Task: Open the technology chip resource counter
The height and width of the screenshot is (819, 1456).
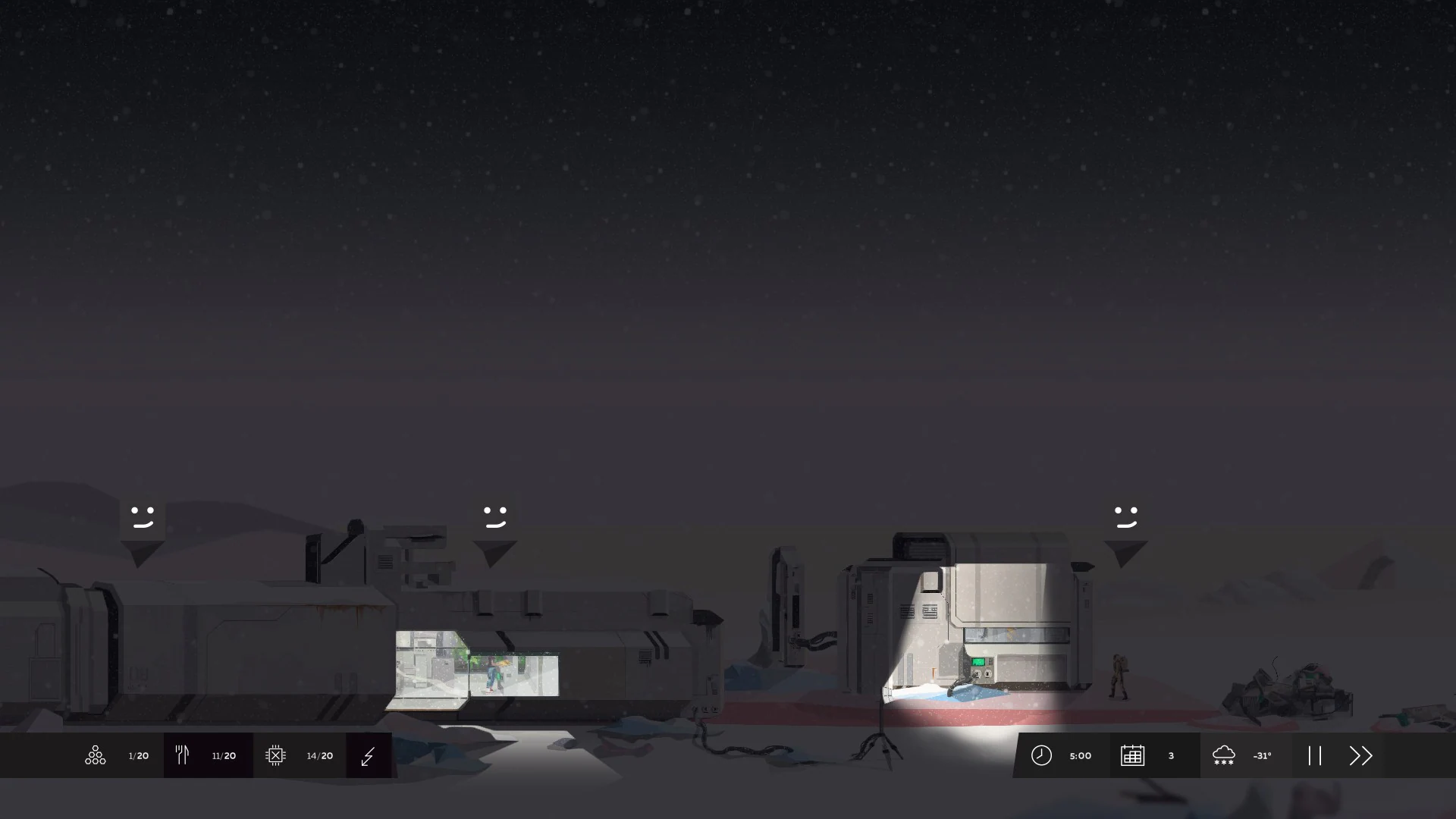Action: point(276,755)
